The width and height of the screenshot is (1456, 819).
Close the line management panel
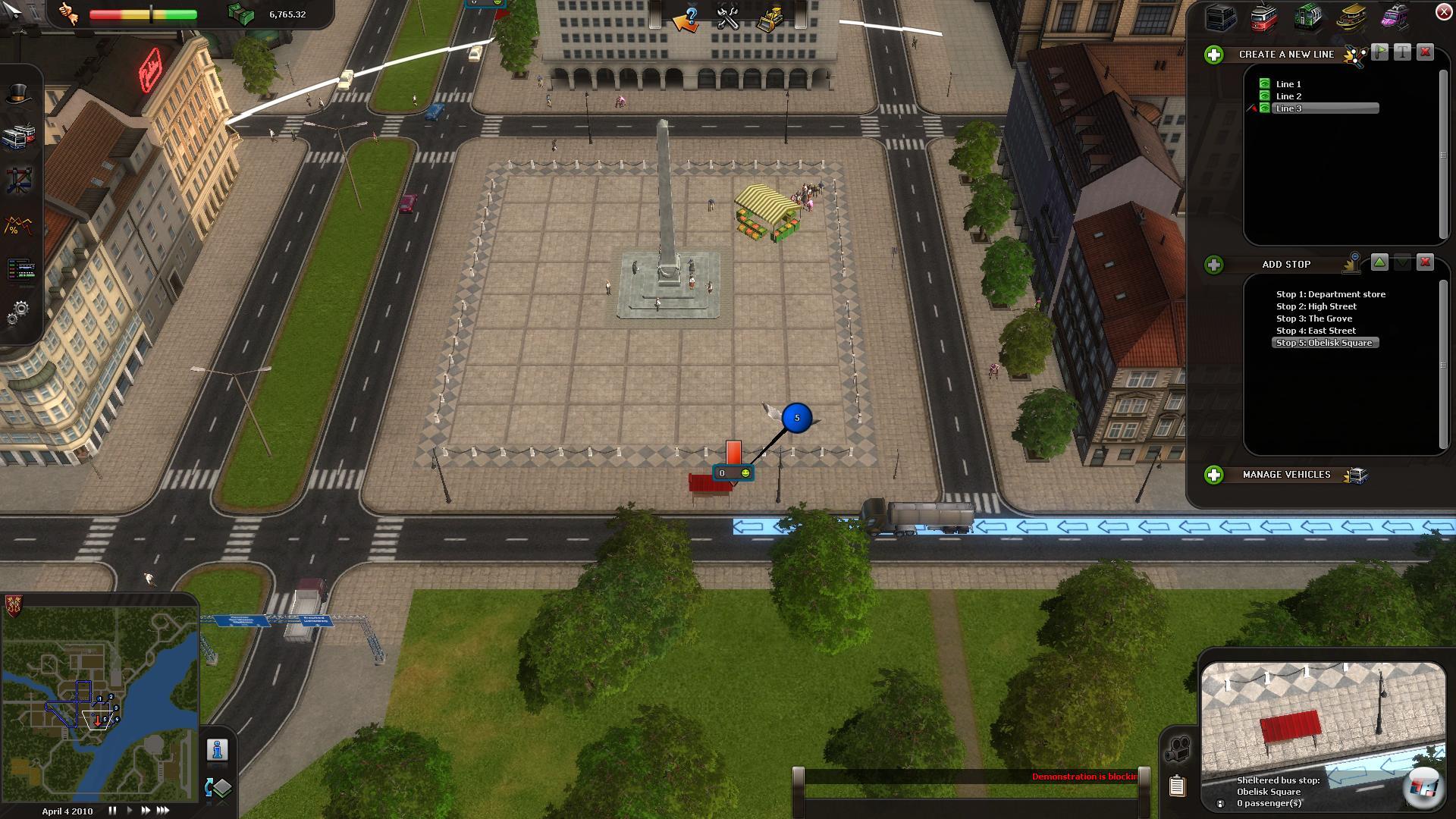pyautogui.click(x=1443, y=12)
